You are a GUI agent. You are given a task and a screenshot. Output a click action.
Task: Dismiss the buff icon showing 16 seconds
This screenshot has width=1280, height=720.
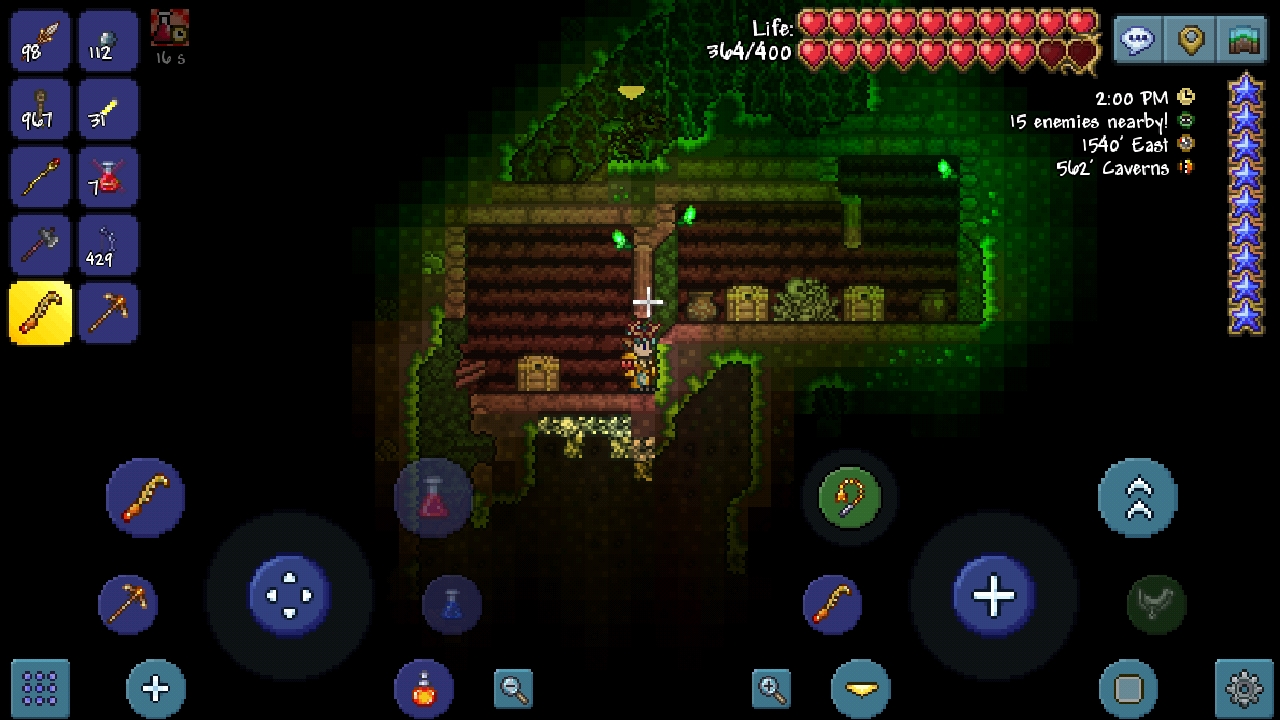[169, 28]
